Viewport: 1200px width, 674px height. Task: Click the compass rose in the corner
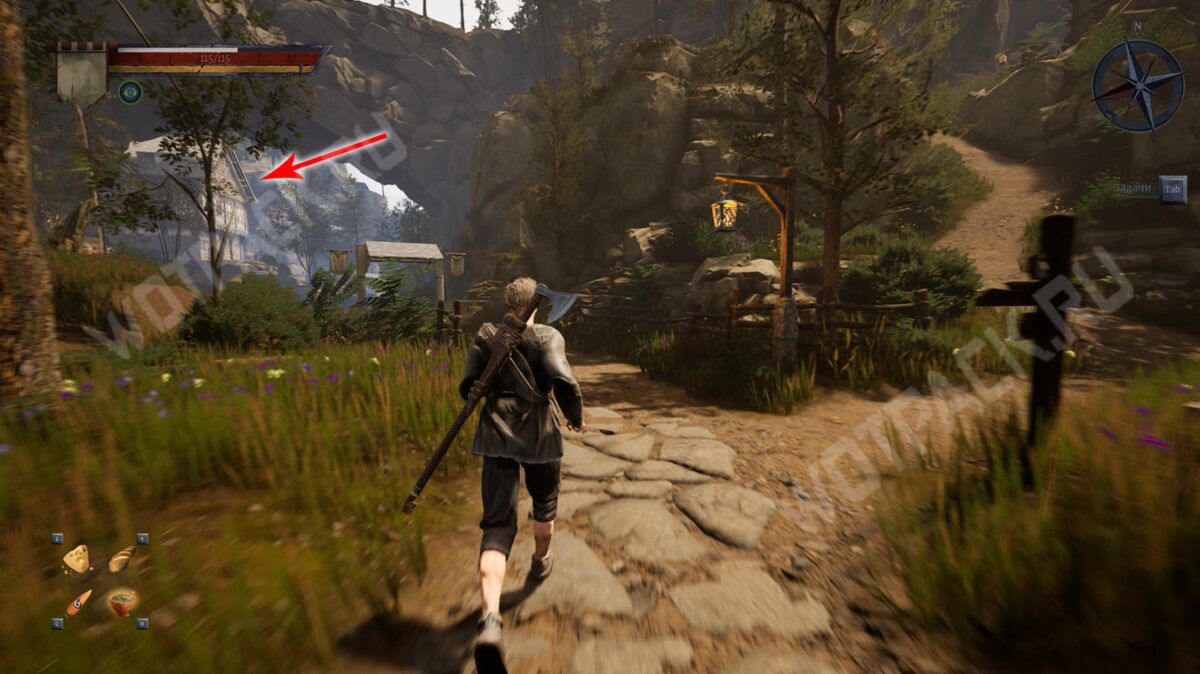click(x=1138, y=86)
